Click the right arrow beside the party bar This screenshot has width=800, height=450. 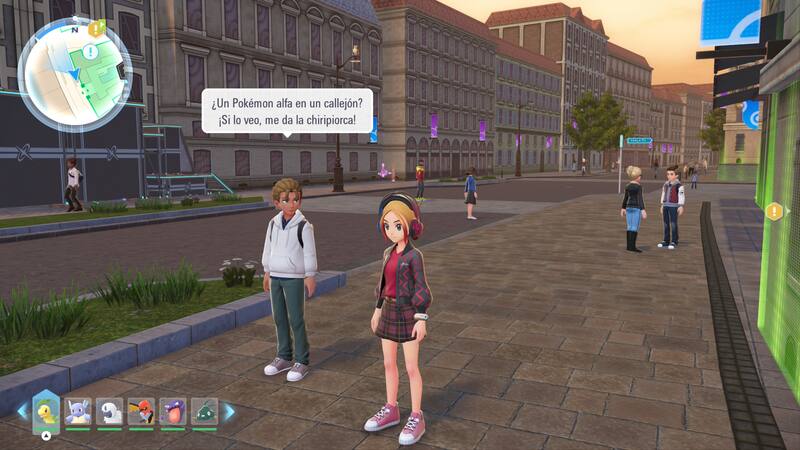229,410
